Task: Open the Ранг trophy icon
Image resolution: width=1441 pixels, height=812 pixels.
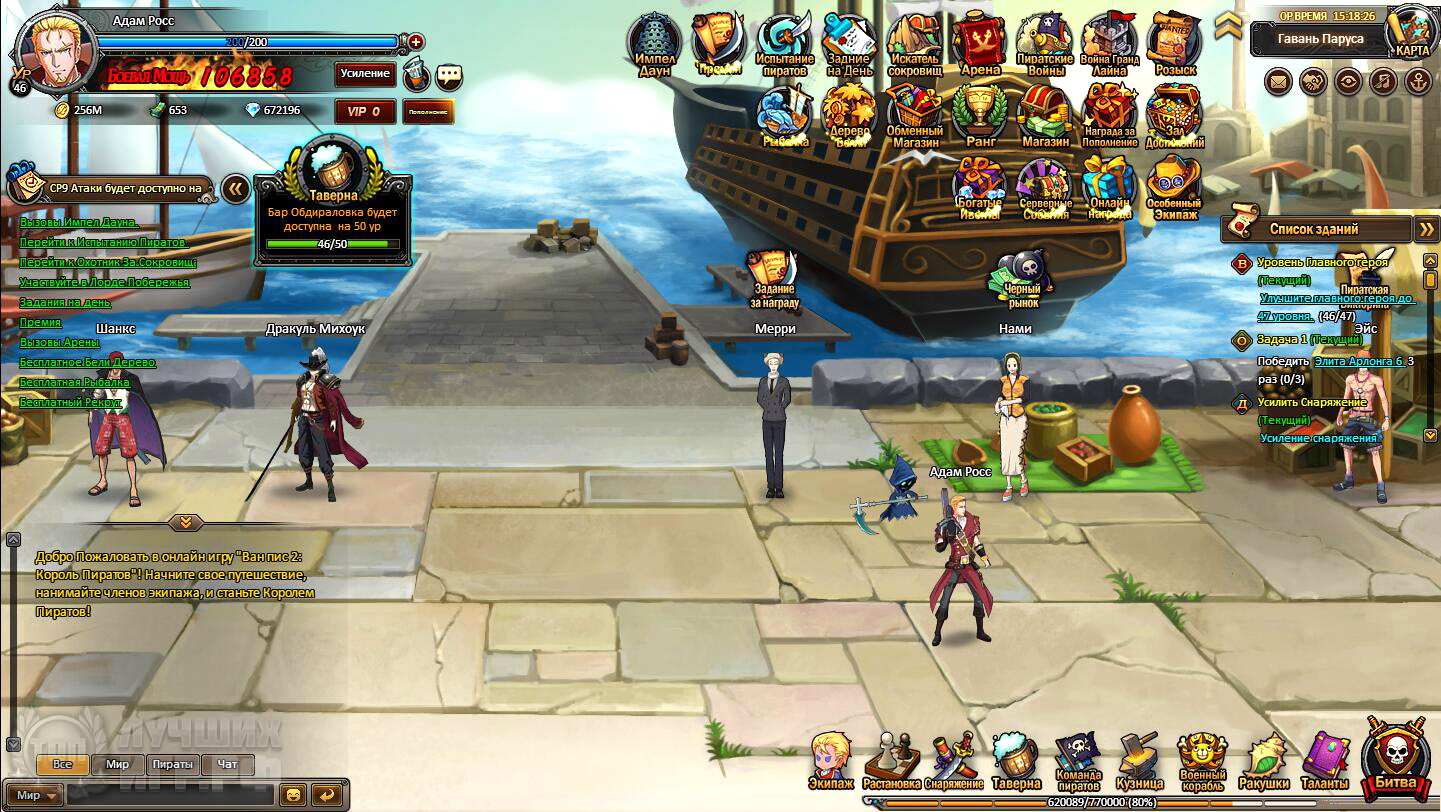Action: pyautogui.click(x=979, y=114)
